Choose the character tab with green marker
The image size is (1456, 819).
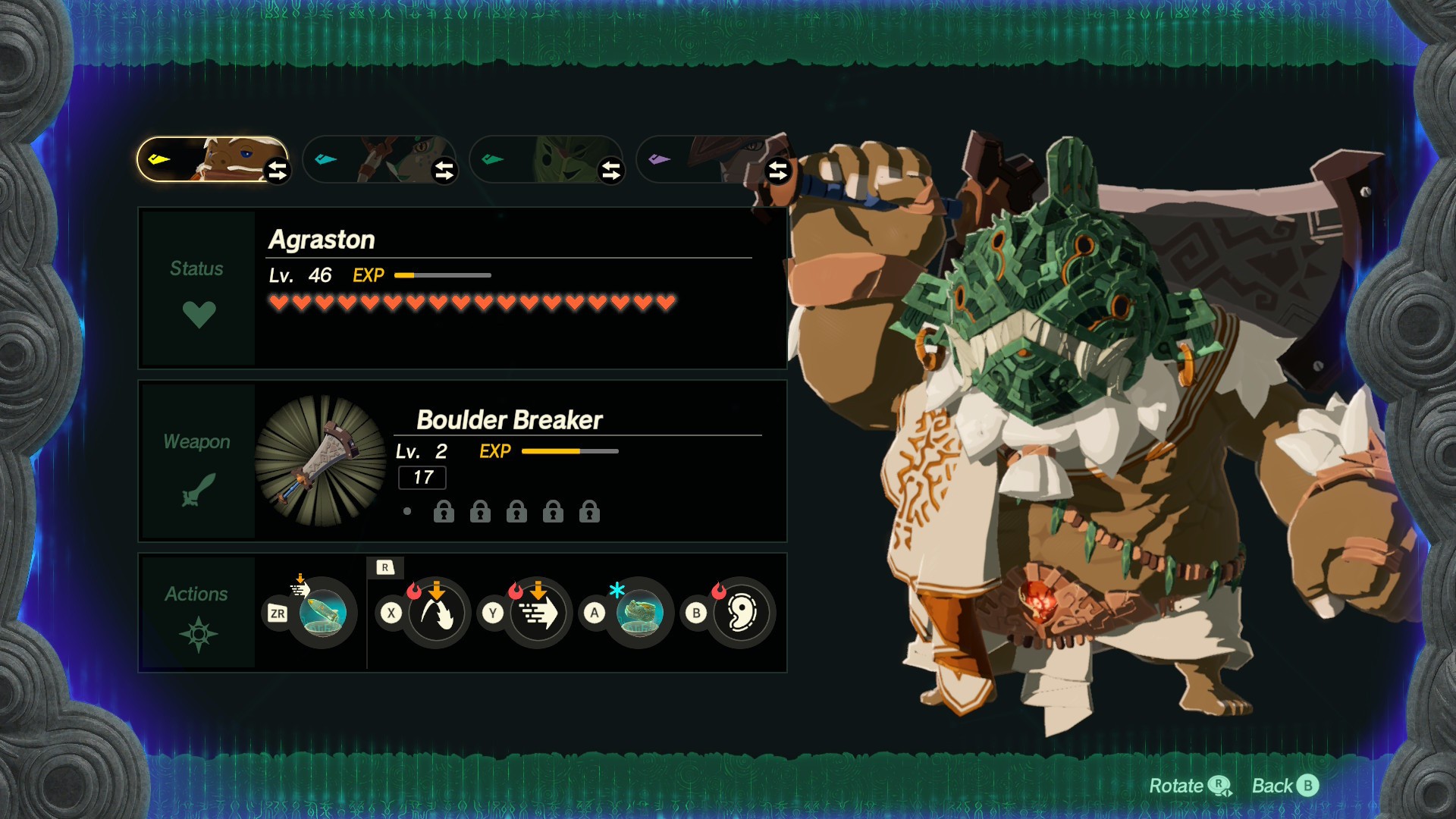click(538, 159)
